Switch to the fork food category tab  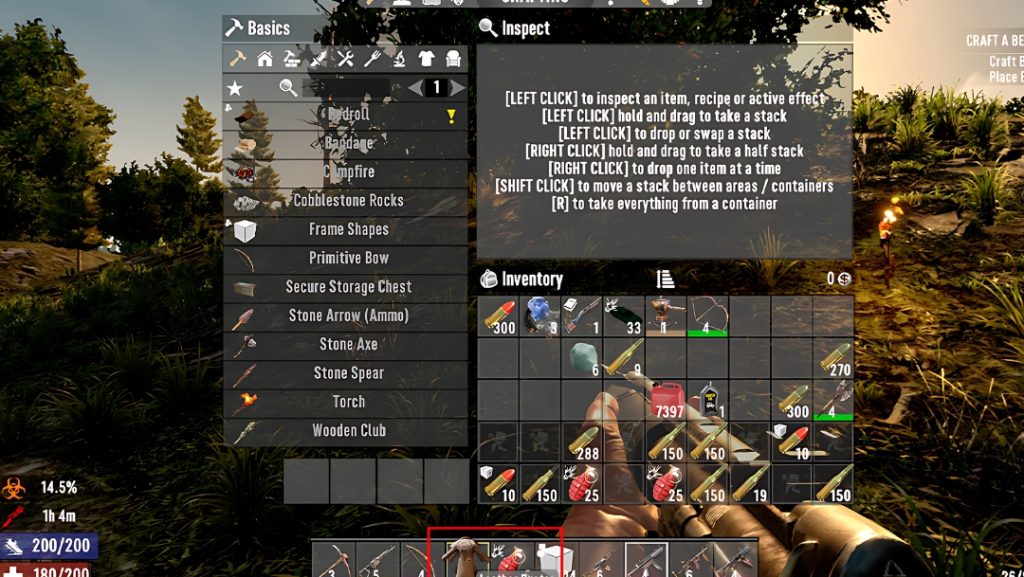click(x=372, y=59)
